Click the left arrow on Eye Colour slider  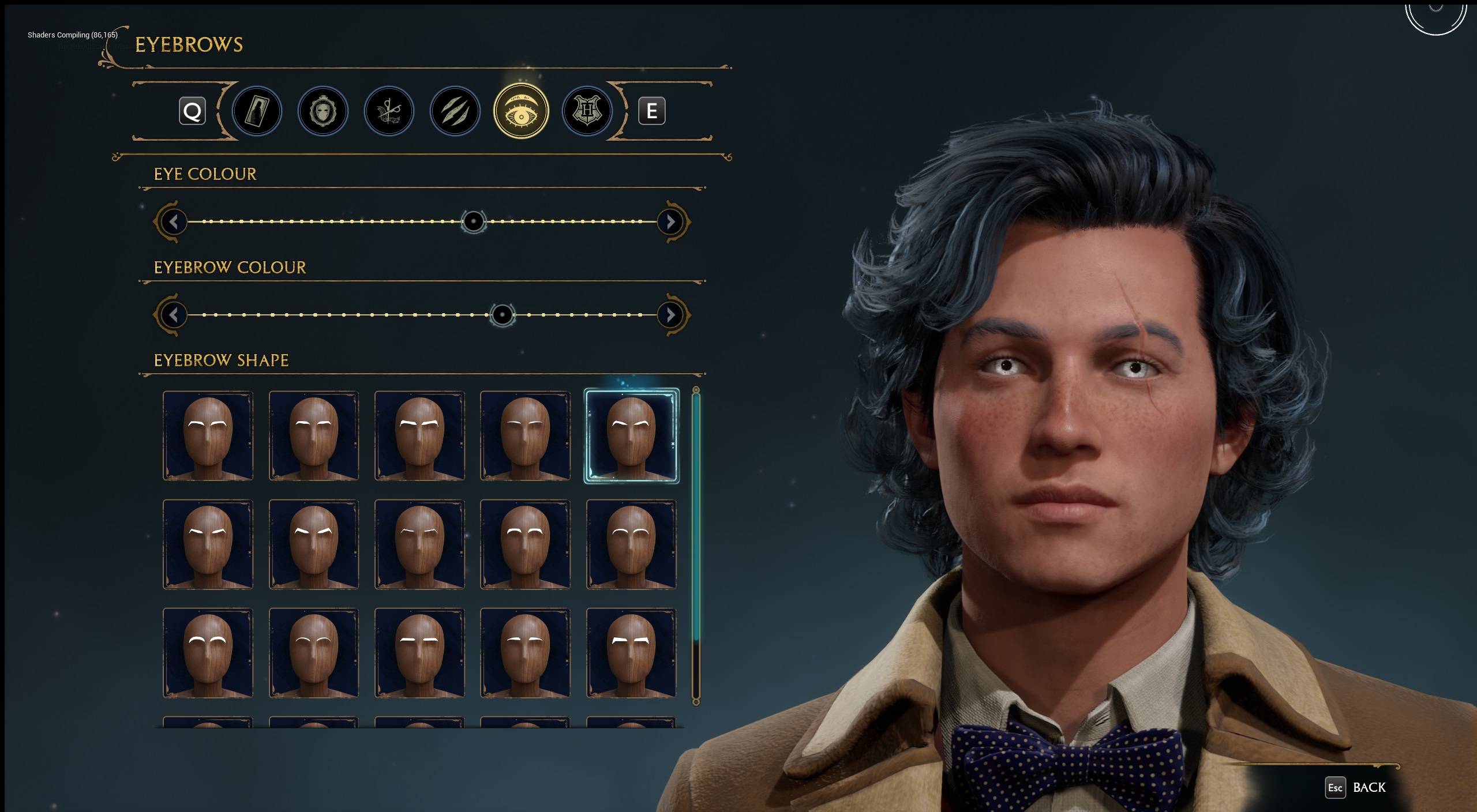173,222
